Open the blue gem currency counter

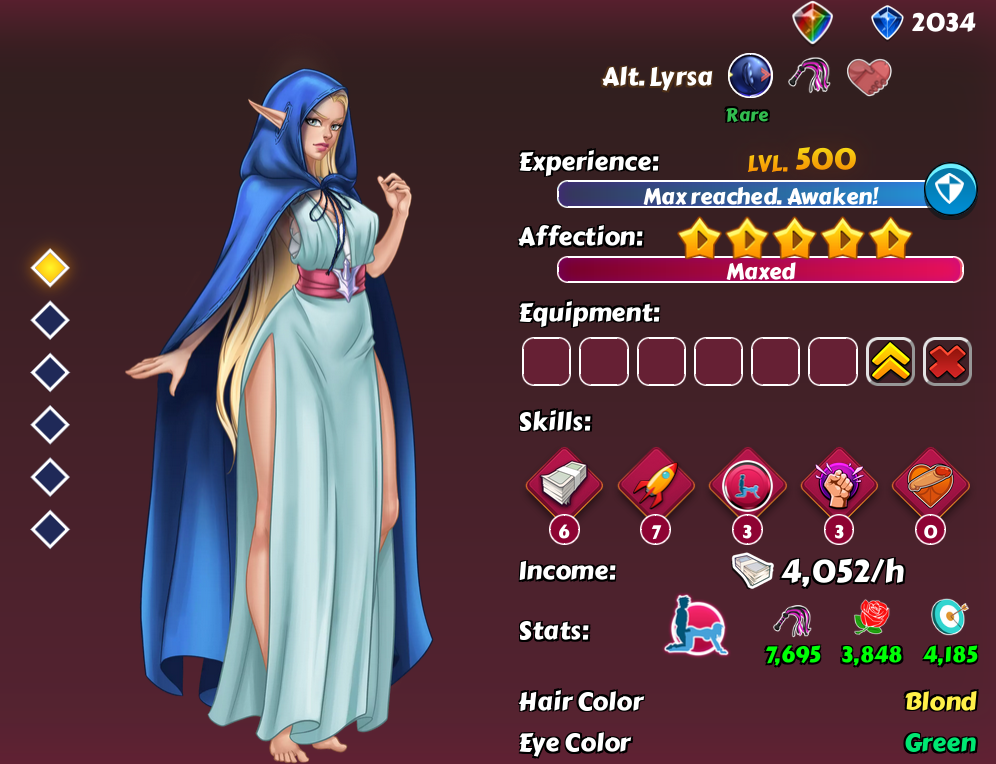pyautogui.click(x=923, y=22)
